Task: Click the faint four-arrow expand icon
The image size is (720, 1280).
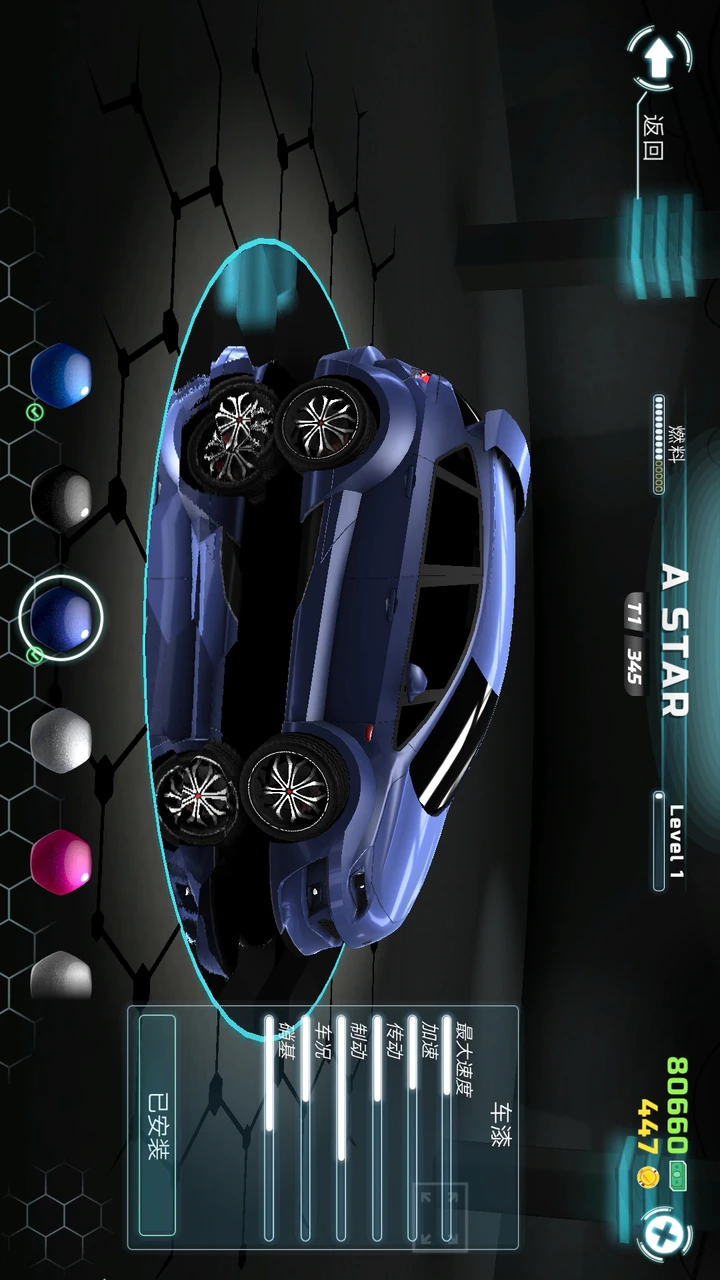Action: pos(439,1215)
